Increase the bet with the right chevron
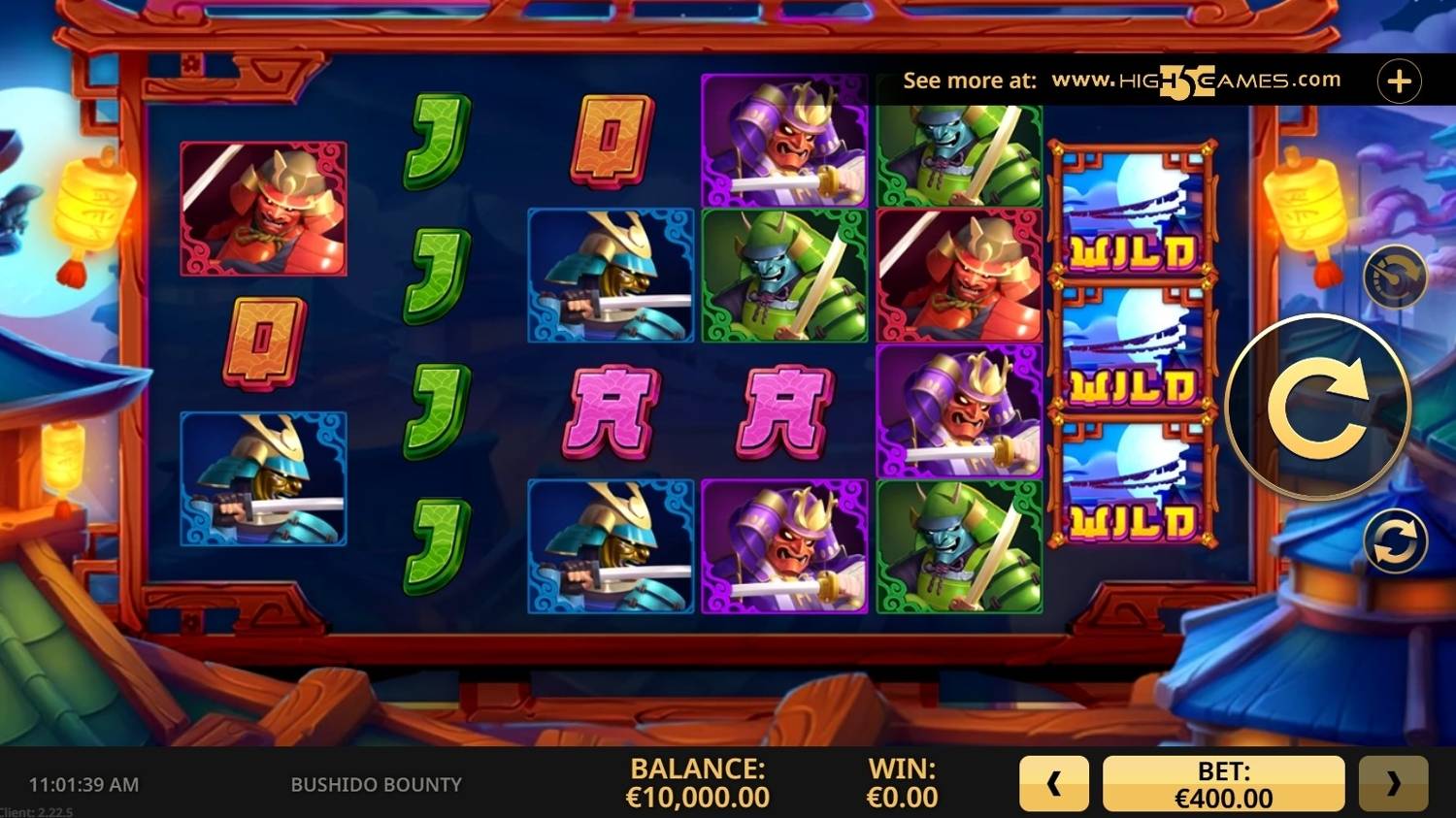1456x818 pixels. pyautogui.click(x=1396, y=782)
